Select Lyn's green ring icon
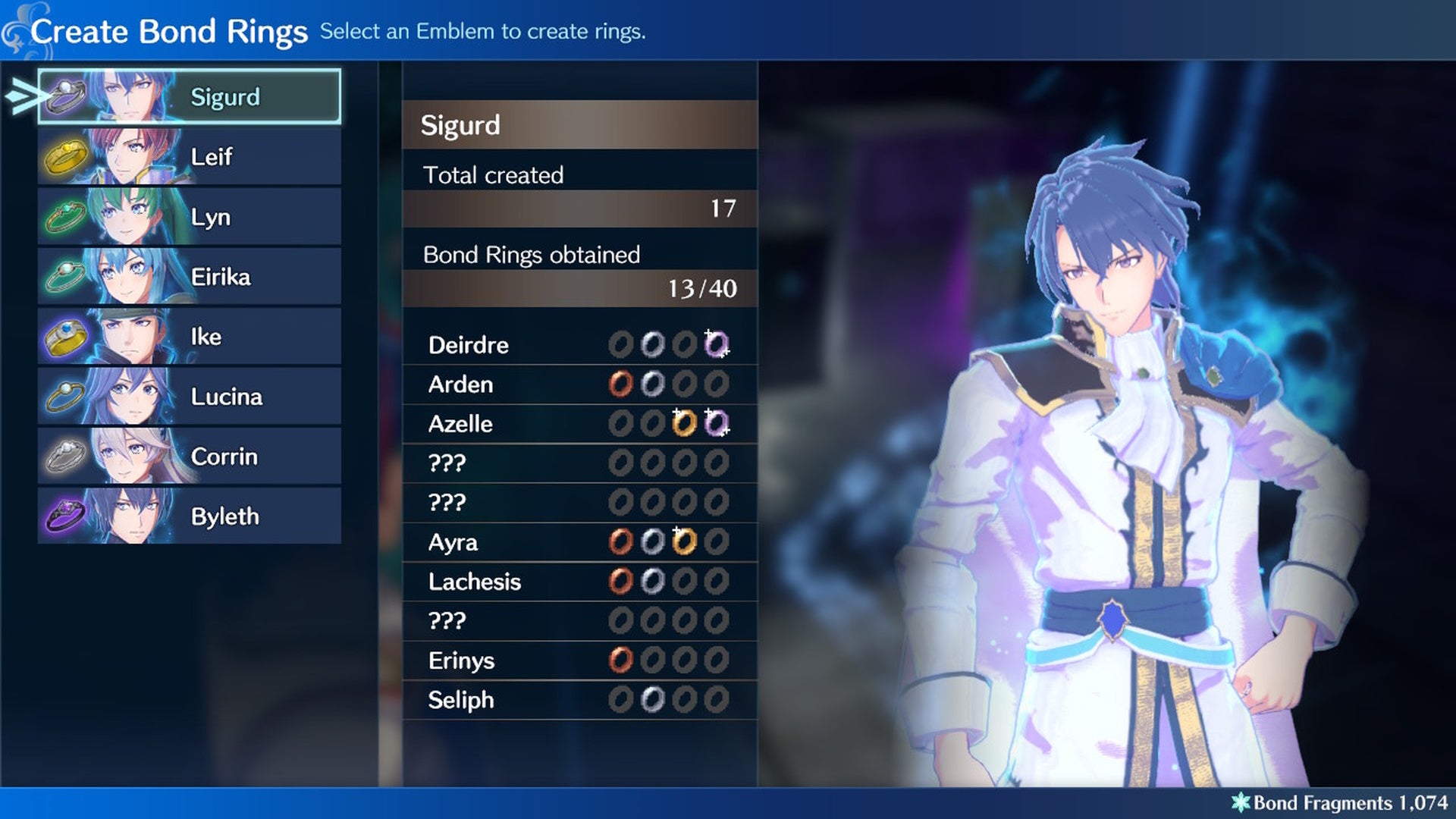 [67, 215]
